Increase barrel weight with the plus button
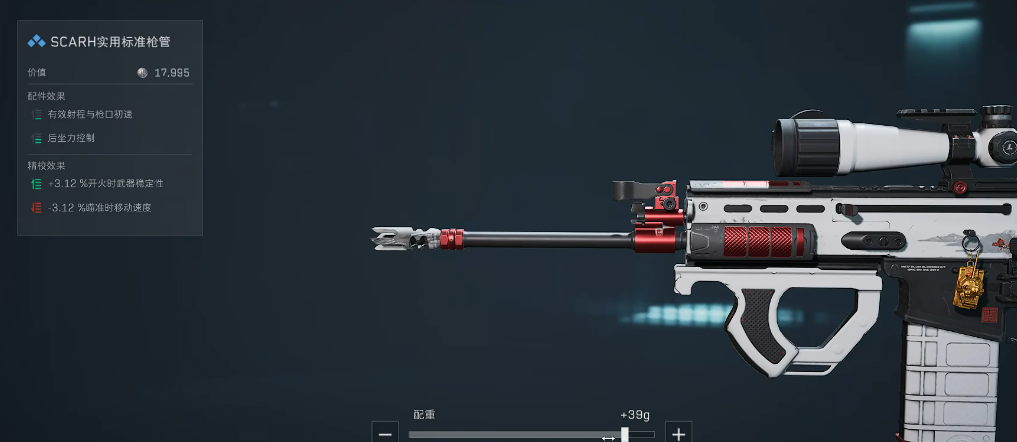Viewport: 1017px width, 442px height. 679,434
